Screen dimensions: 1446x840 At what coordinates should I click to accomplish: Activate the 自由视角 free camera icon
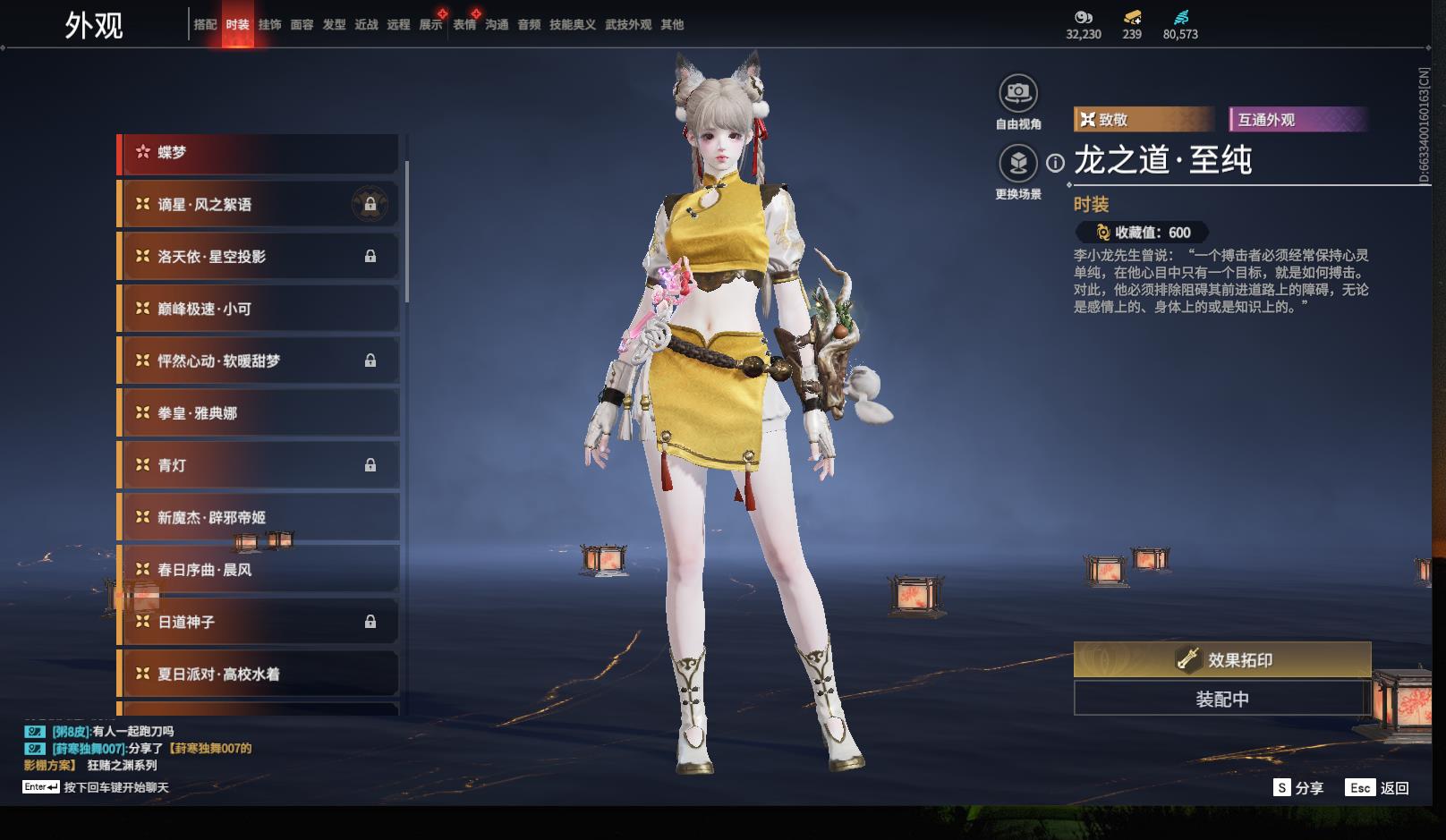click(1018, 93)
